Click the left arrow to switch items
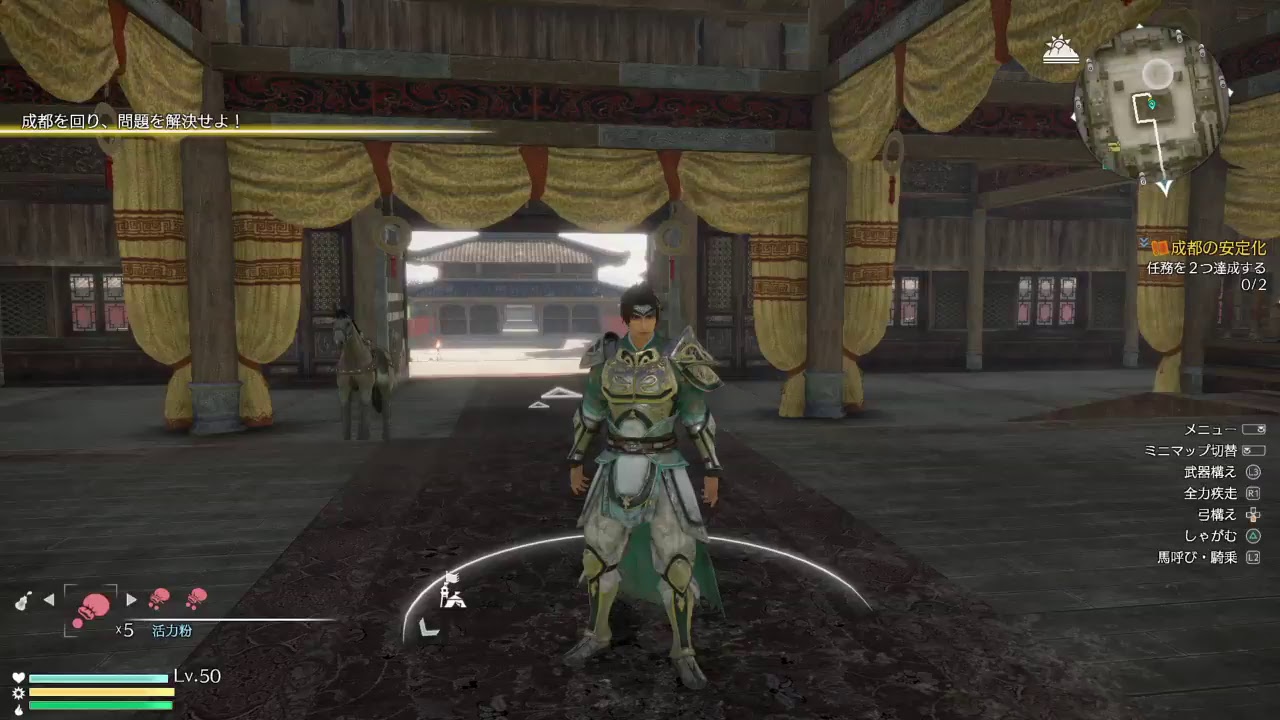The image size is (1280, 720). [48, 599]
